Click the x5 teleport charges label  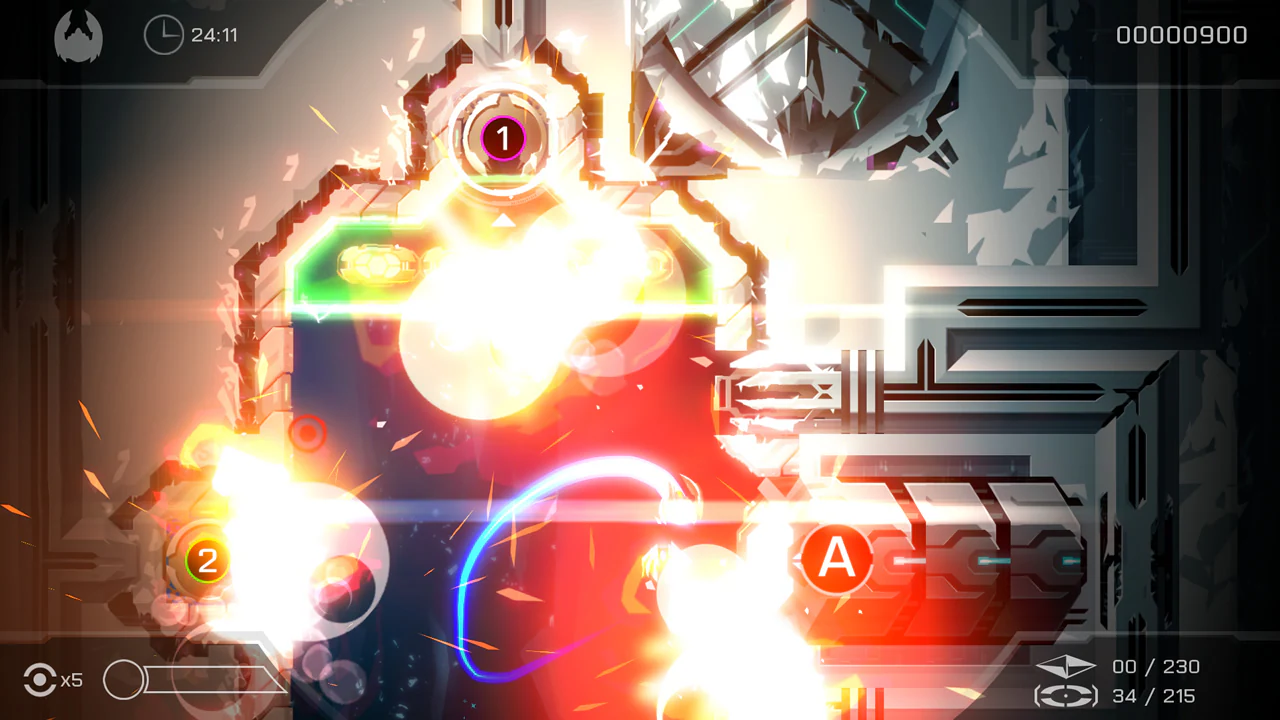coord(71,681)
